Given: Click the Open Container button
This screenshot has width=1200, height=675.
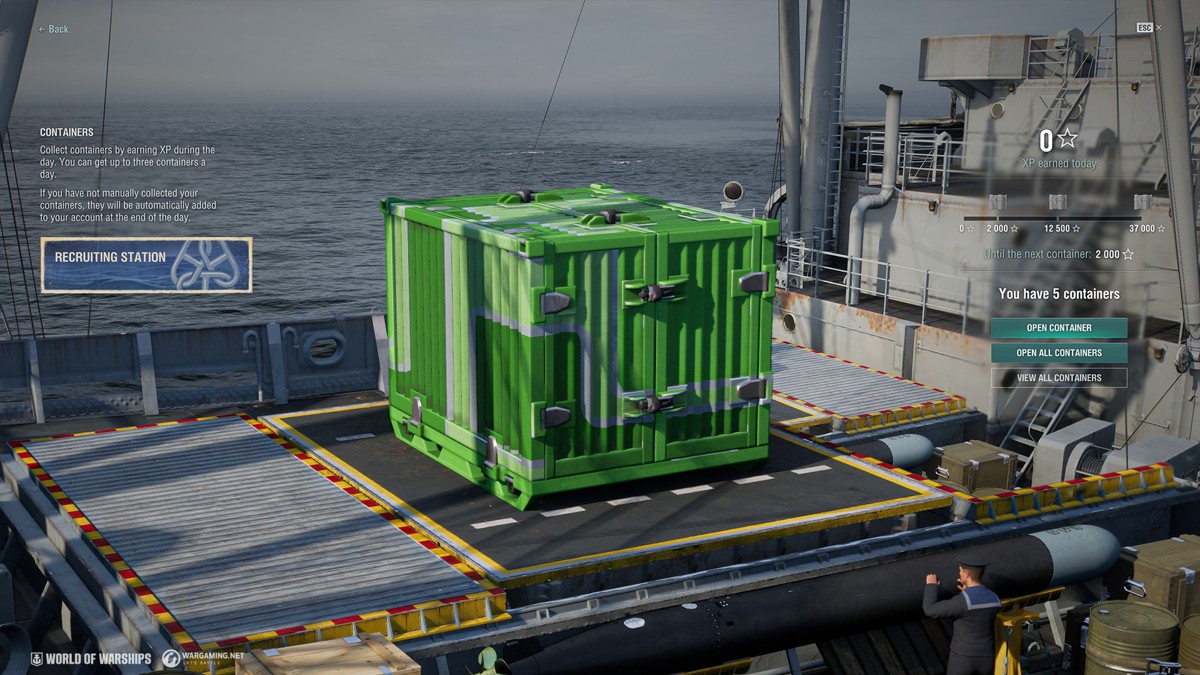Looking at the screenshot, I should coord(1059,328).
